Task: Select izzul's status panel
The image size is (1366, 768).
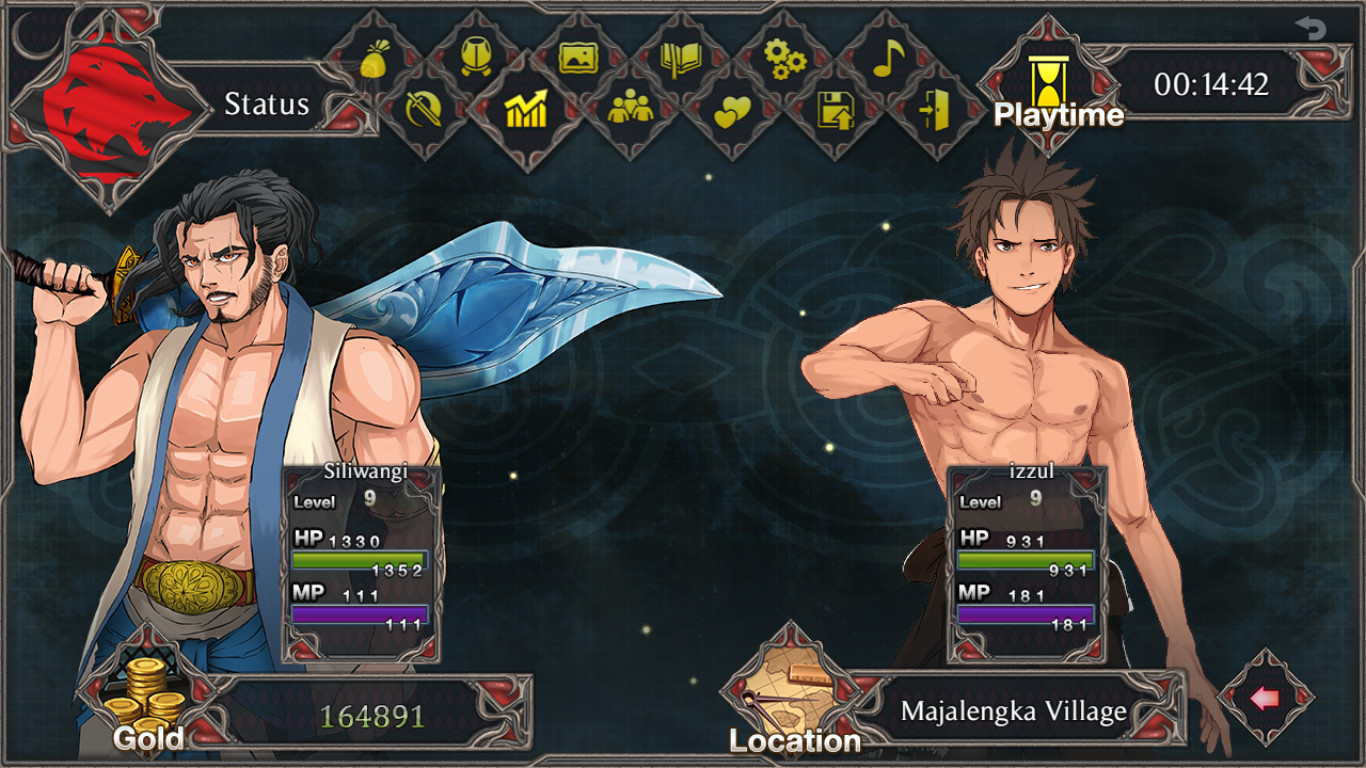Action: (1028, 563)
